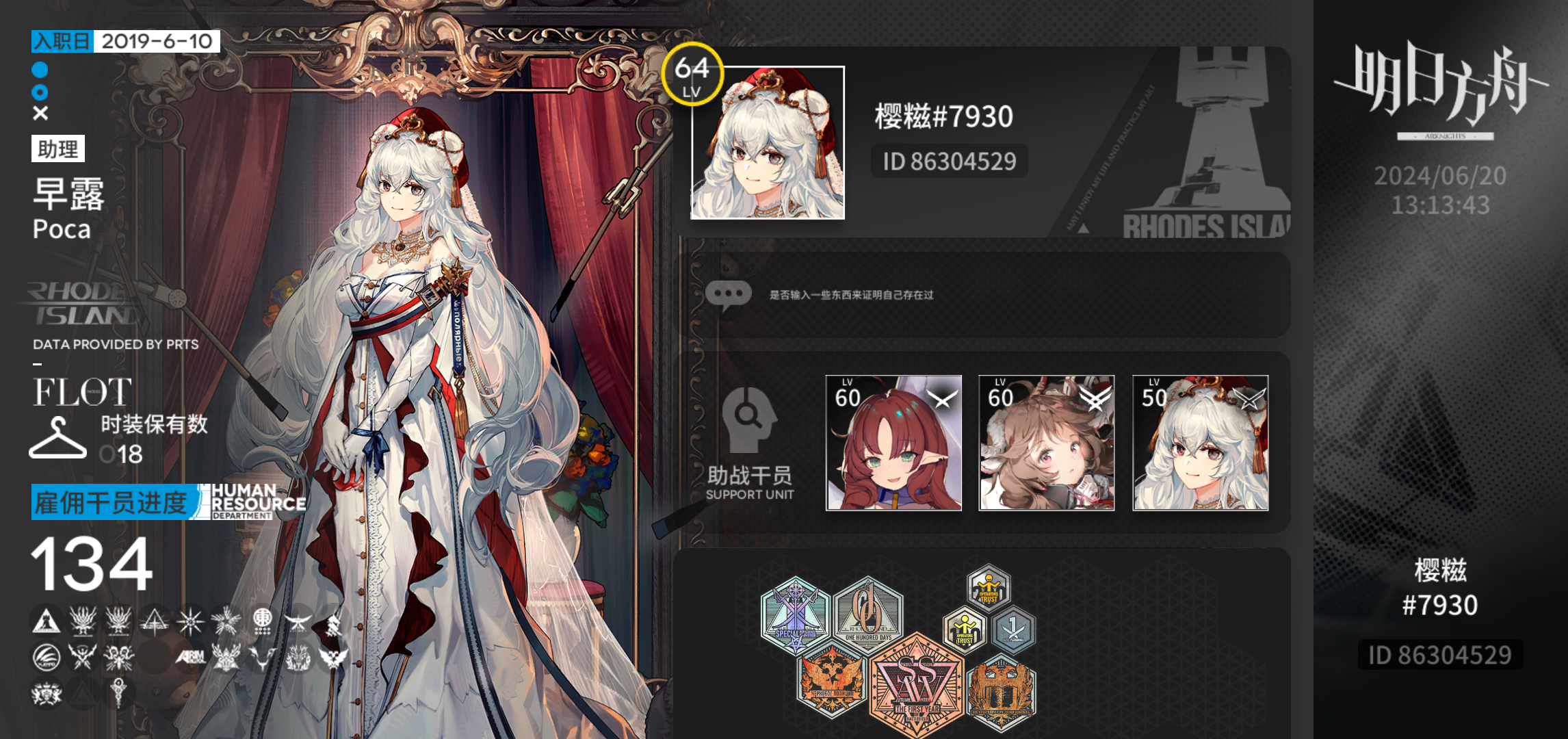Toggle off the X marker indicator
The width and height of the screenshot is (1568, 739).
click(39, 112)
